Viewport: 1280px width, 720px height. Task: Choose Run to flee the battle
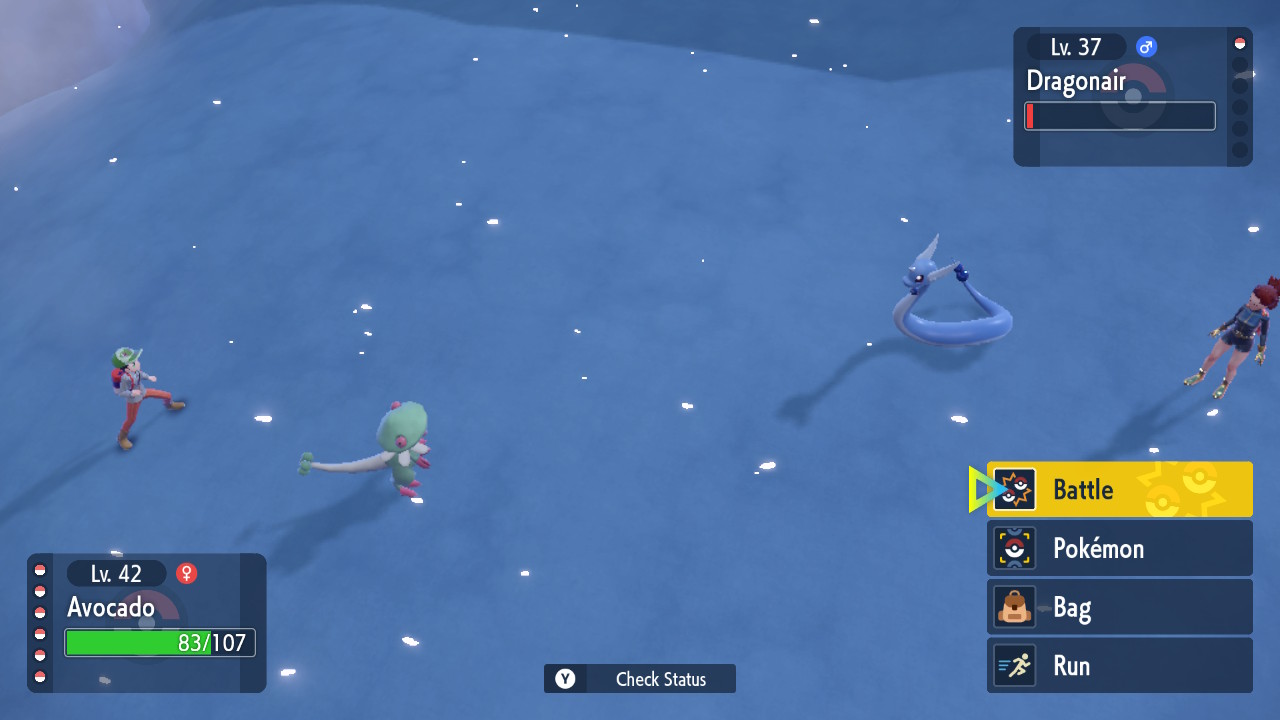pos(1119,666)
